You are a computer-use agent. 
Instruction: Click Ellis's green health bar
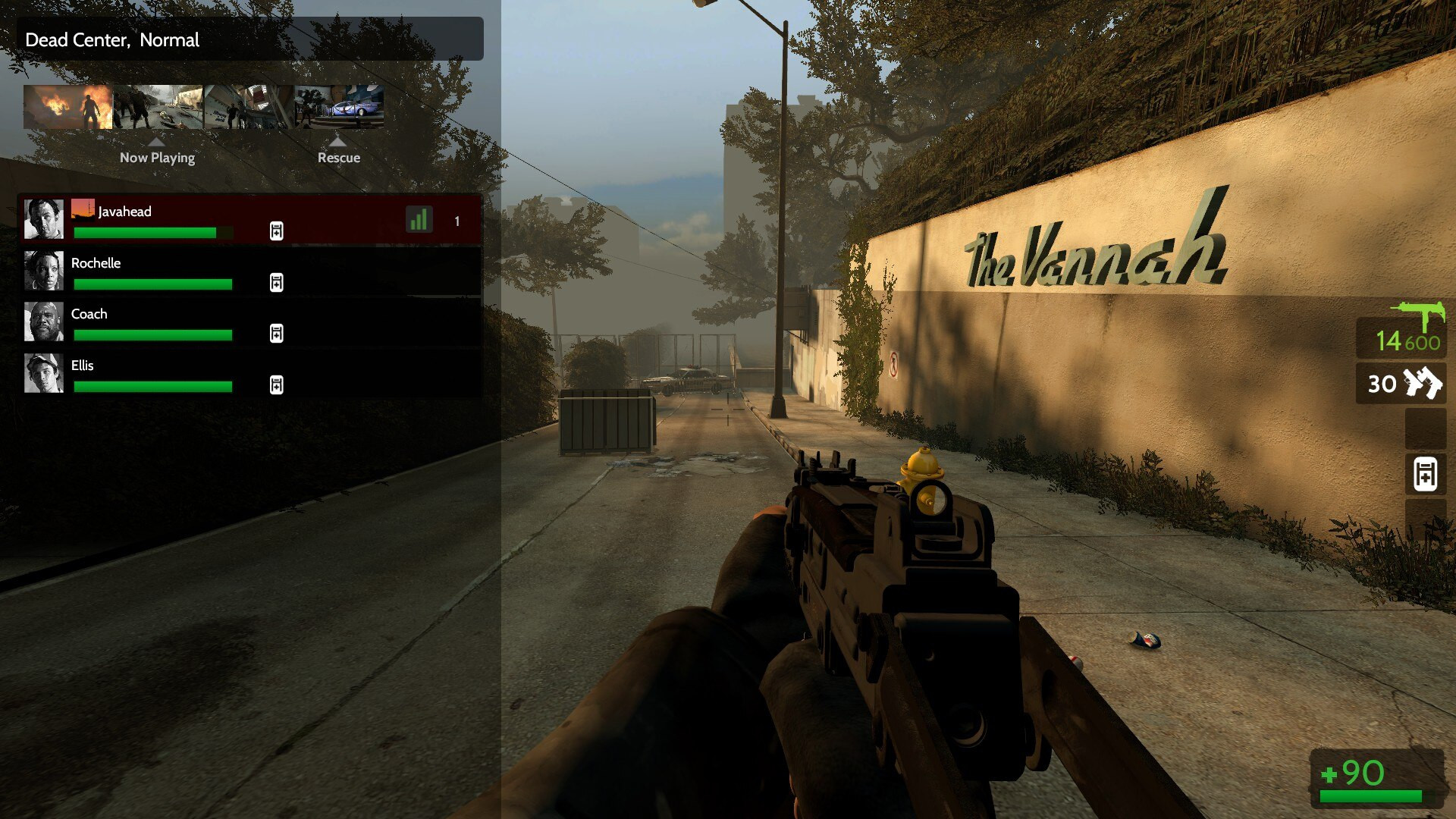coord(152,387)
